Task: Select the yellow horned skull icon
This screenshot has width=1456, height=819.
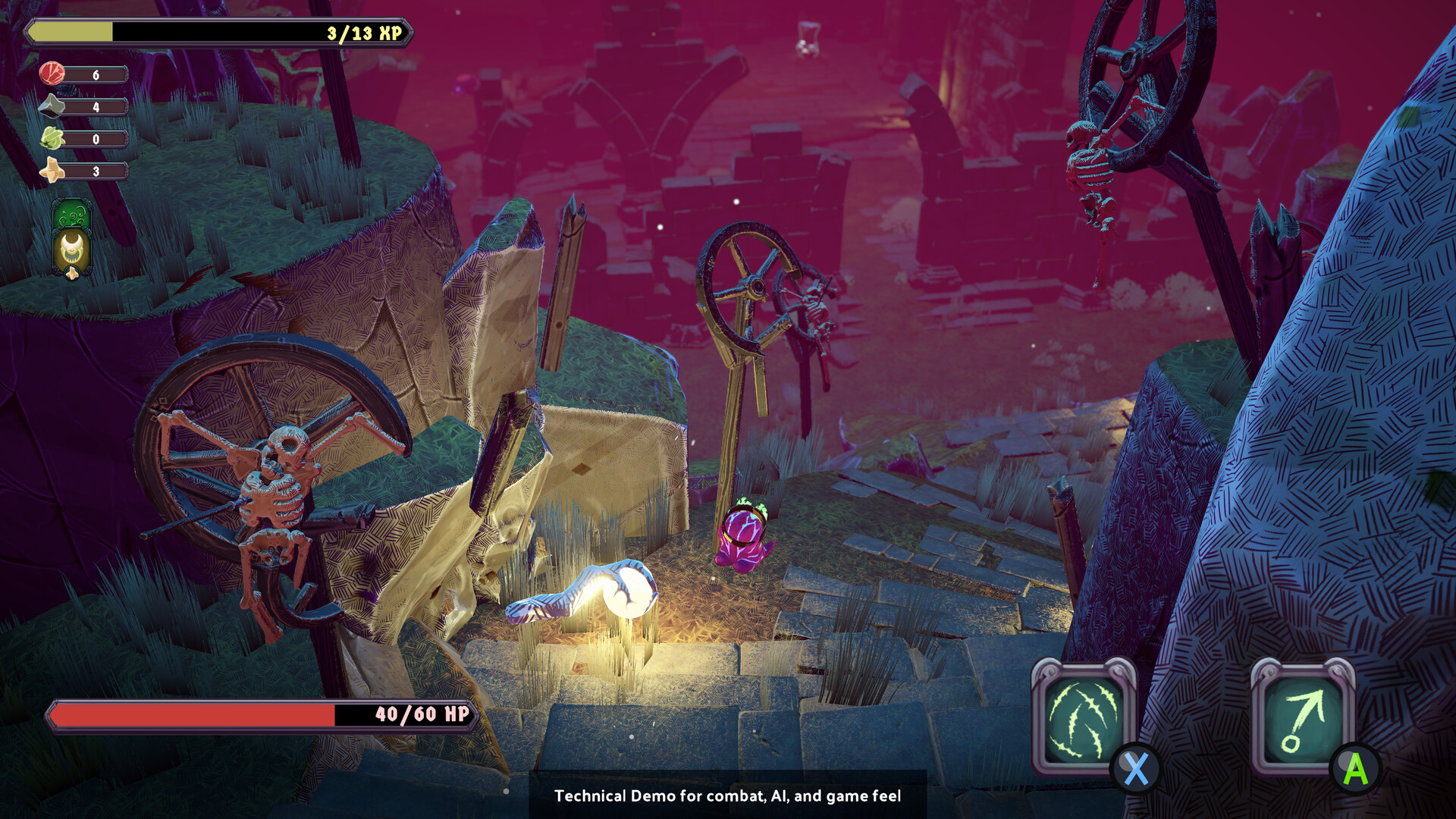Action: click(x=72, y=252)
